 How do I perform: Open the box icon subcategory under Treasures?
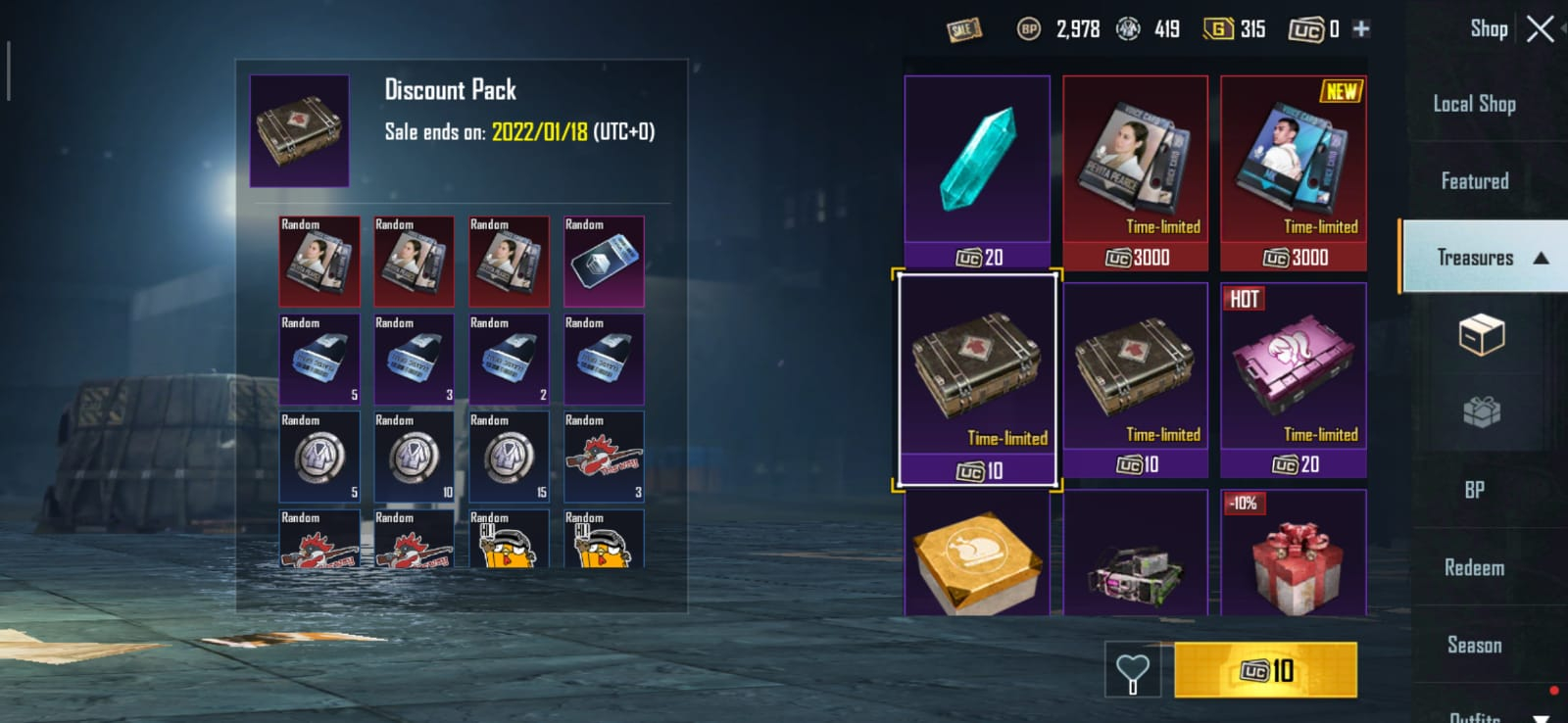pyautogui.click(x=1481, y=335)
